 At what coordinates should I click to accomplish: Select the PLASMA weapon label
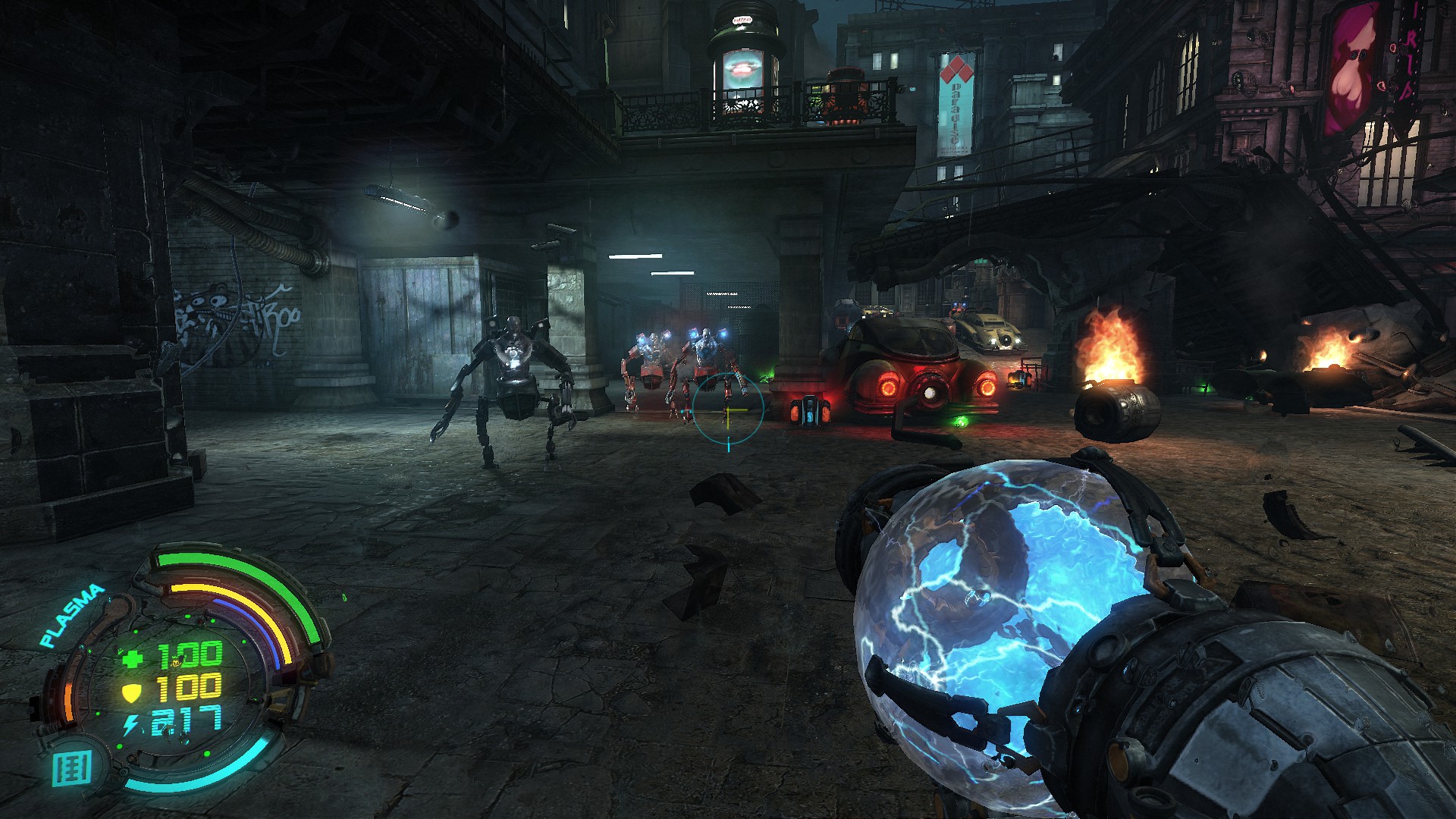point(72,615)
